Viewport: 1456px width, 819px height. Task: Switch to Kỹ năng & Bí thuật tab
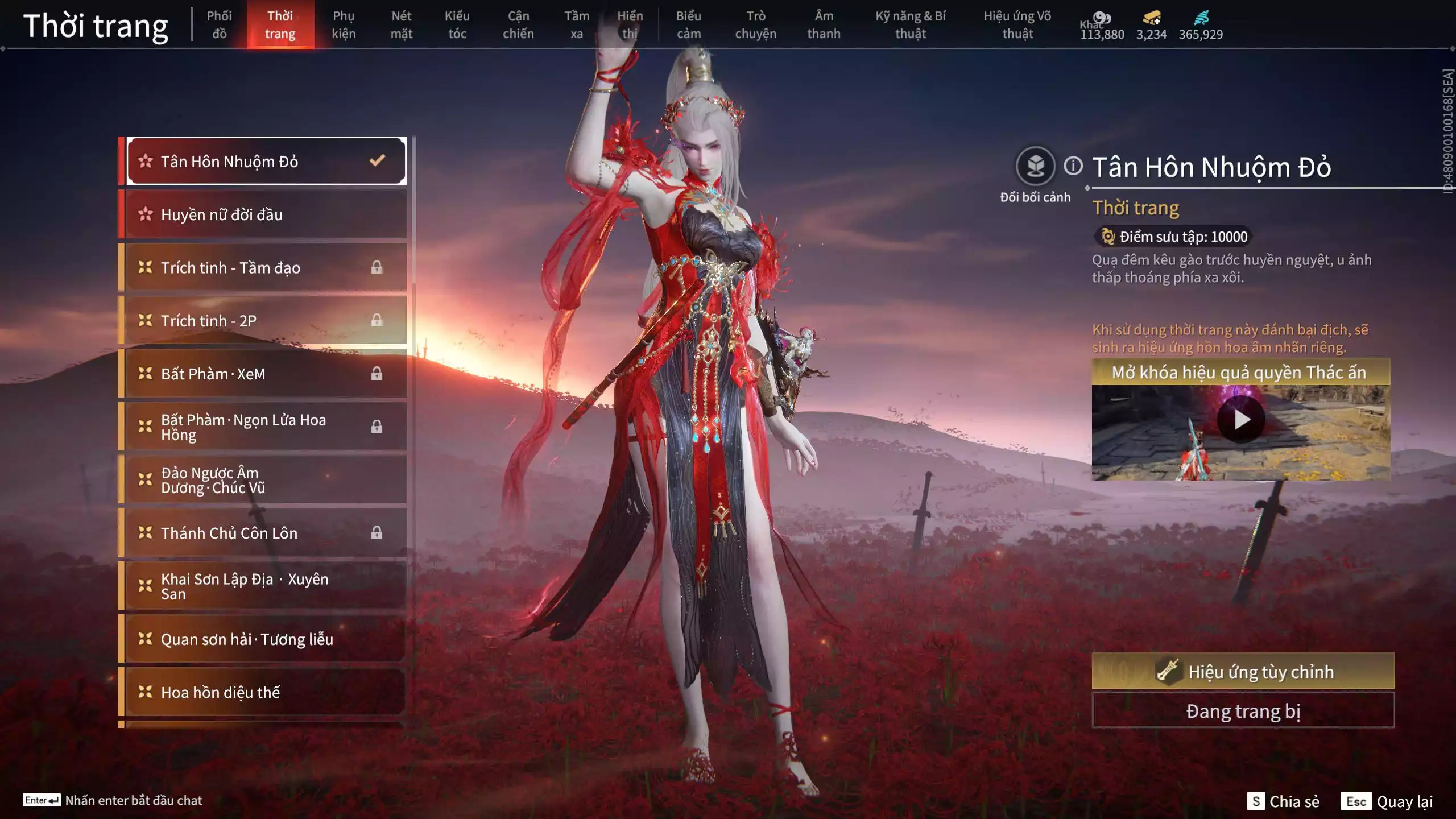911,25
